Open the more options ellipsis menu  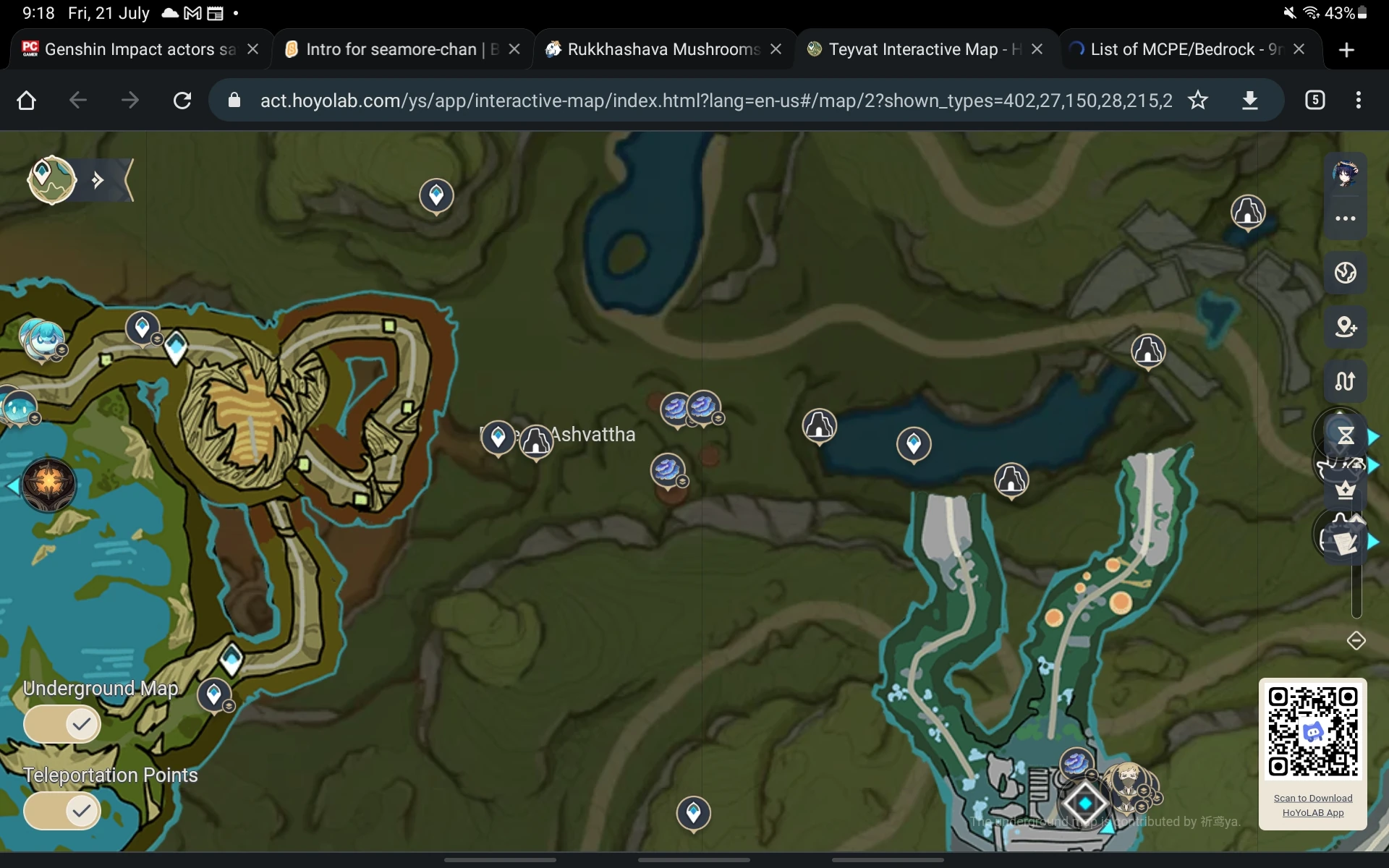coord(1346,218)
